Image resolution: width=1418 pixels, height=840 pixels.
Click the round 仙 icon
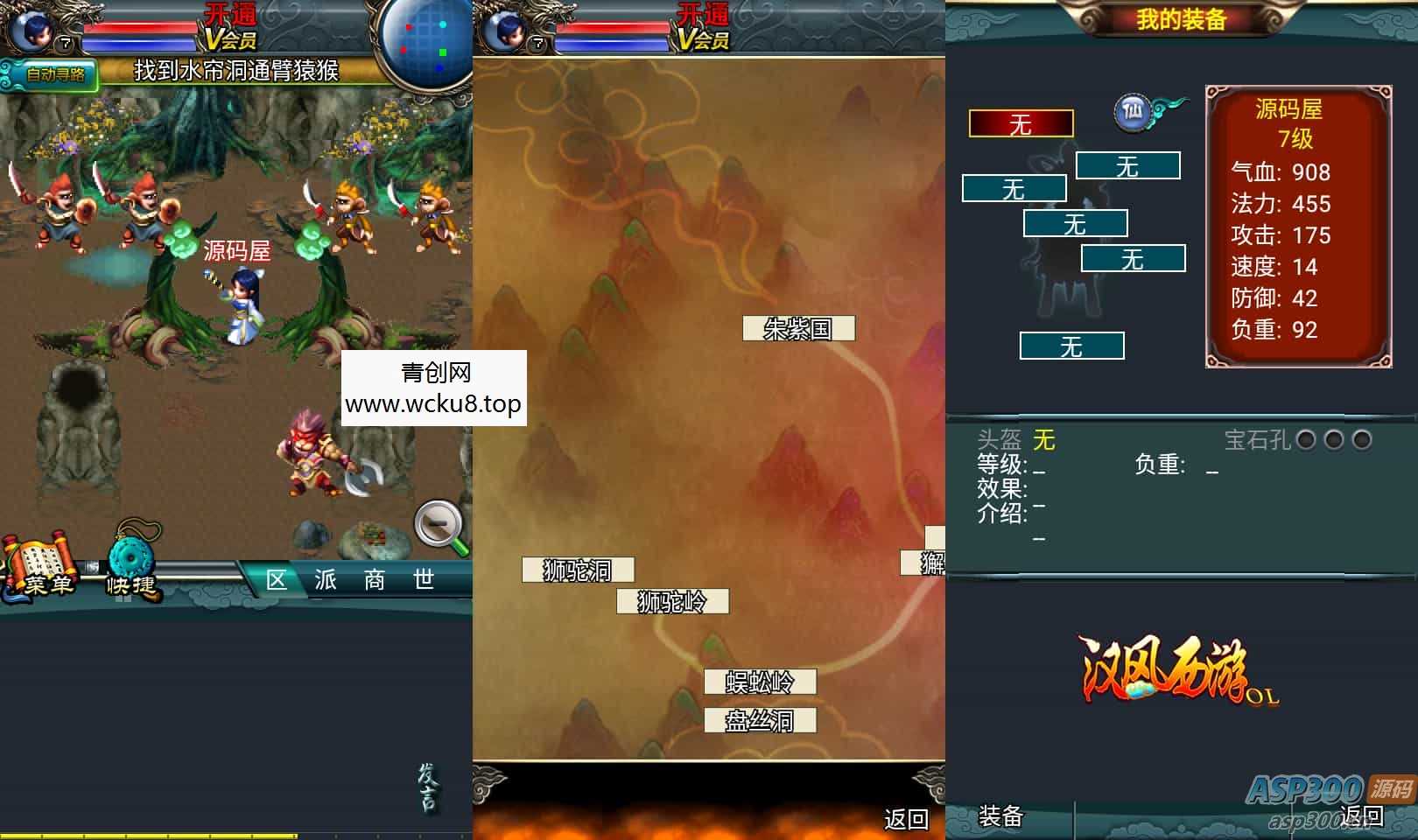[1133, 112]
